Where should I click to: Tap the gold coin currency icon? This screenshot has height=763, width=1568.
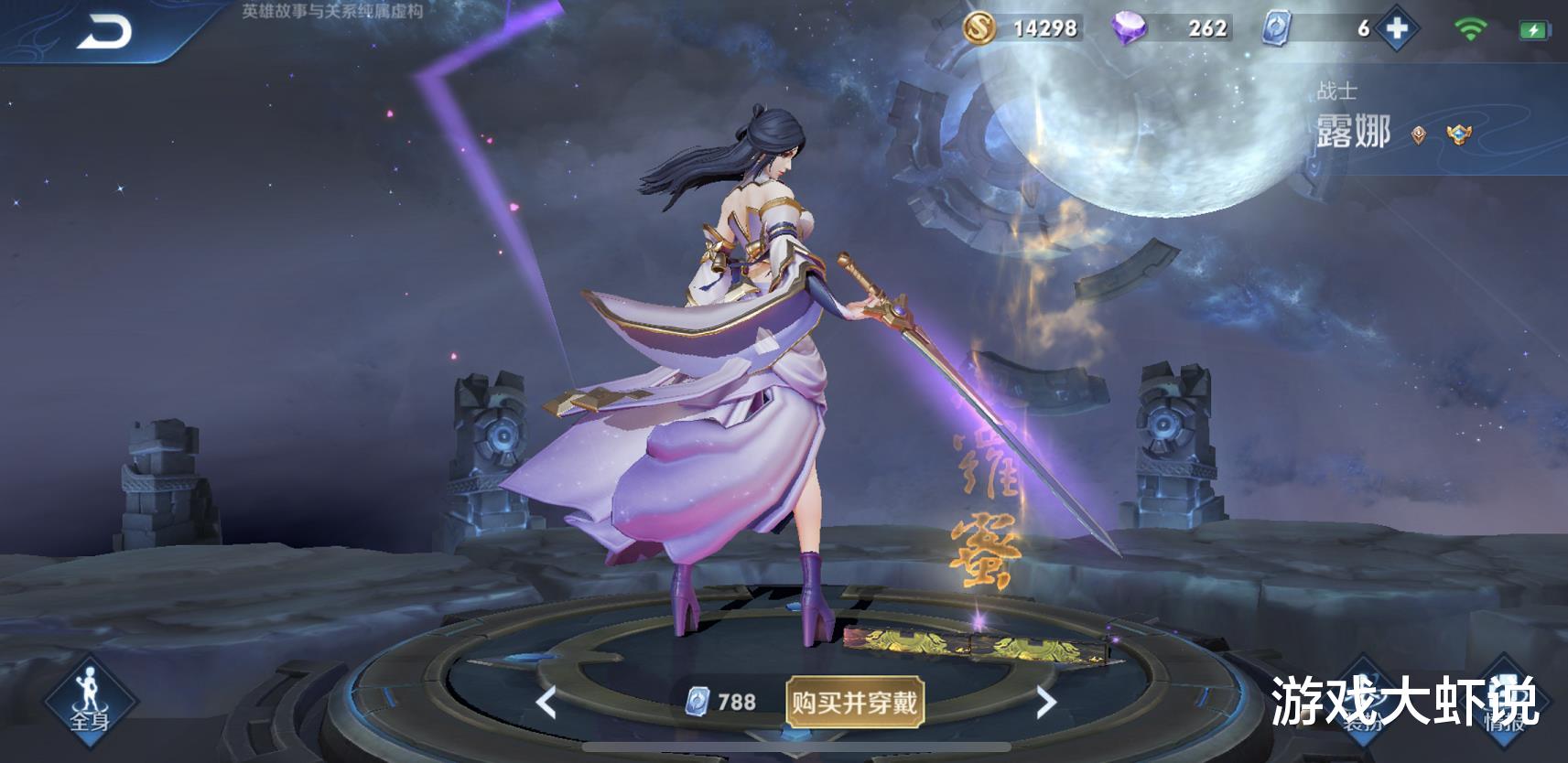(979, 28)
